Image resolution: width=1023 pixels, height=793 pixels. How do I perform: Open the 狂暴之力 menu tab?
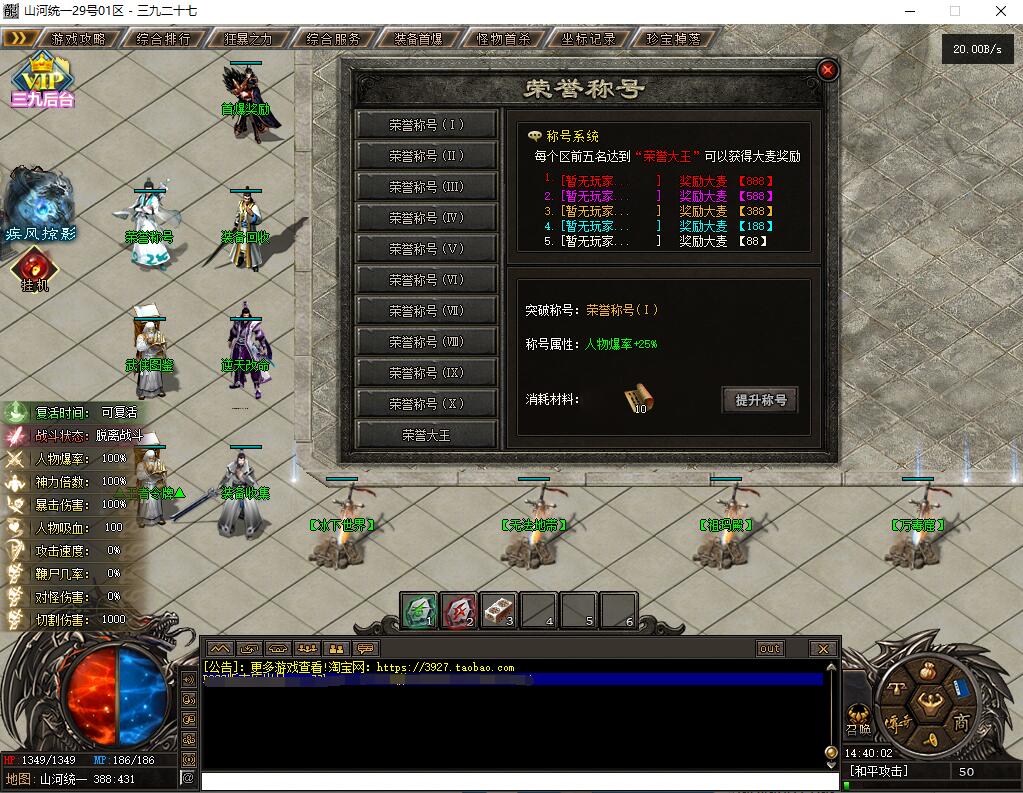[x=248, y=39]
